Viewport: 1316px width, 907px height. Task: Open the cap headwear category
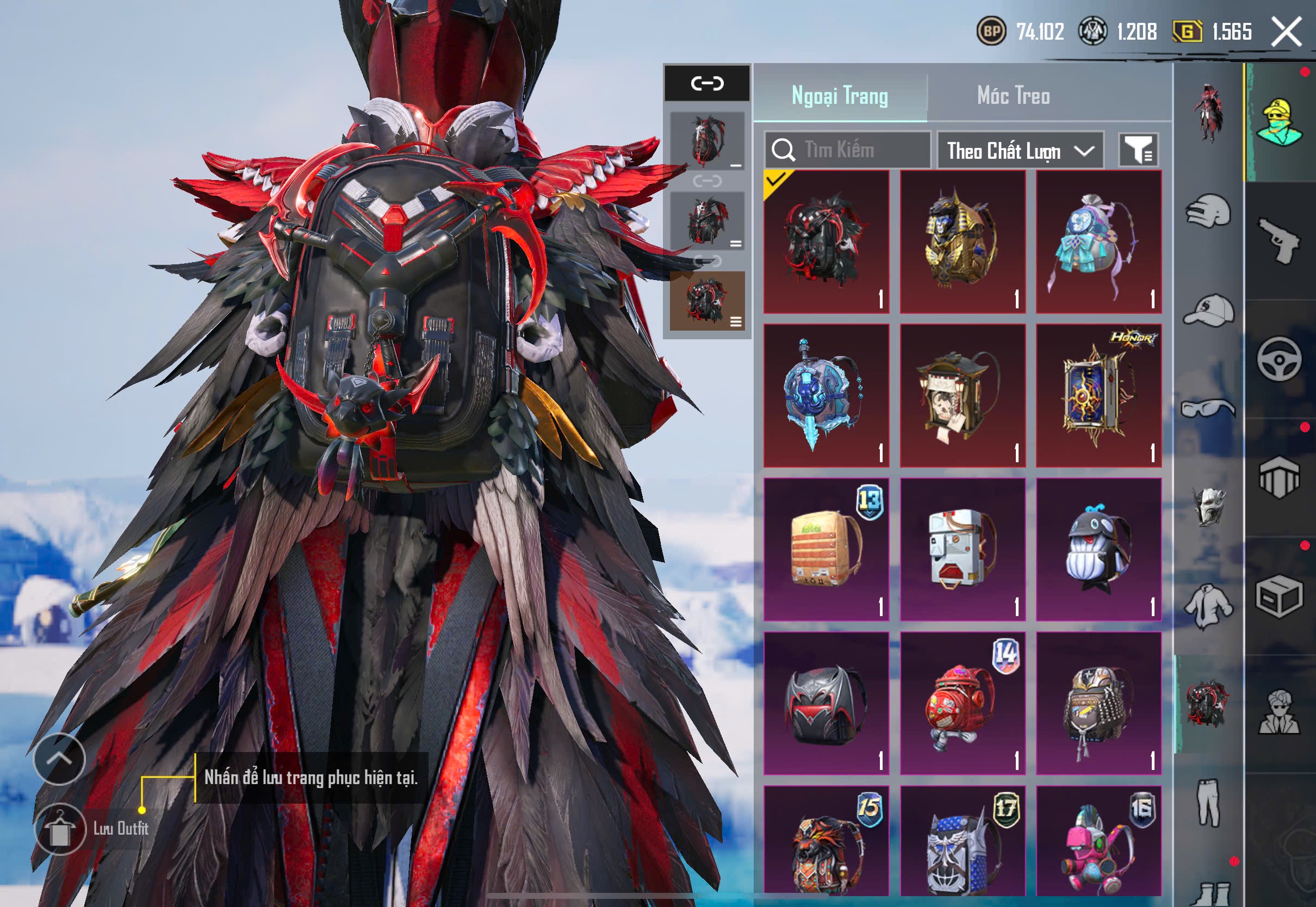(1209, 310)
